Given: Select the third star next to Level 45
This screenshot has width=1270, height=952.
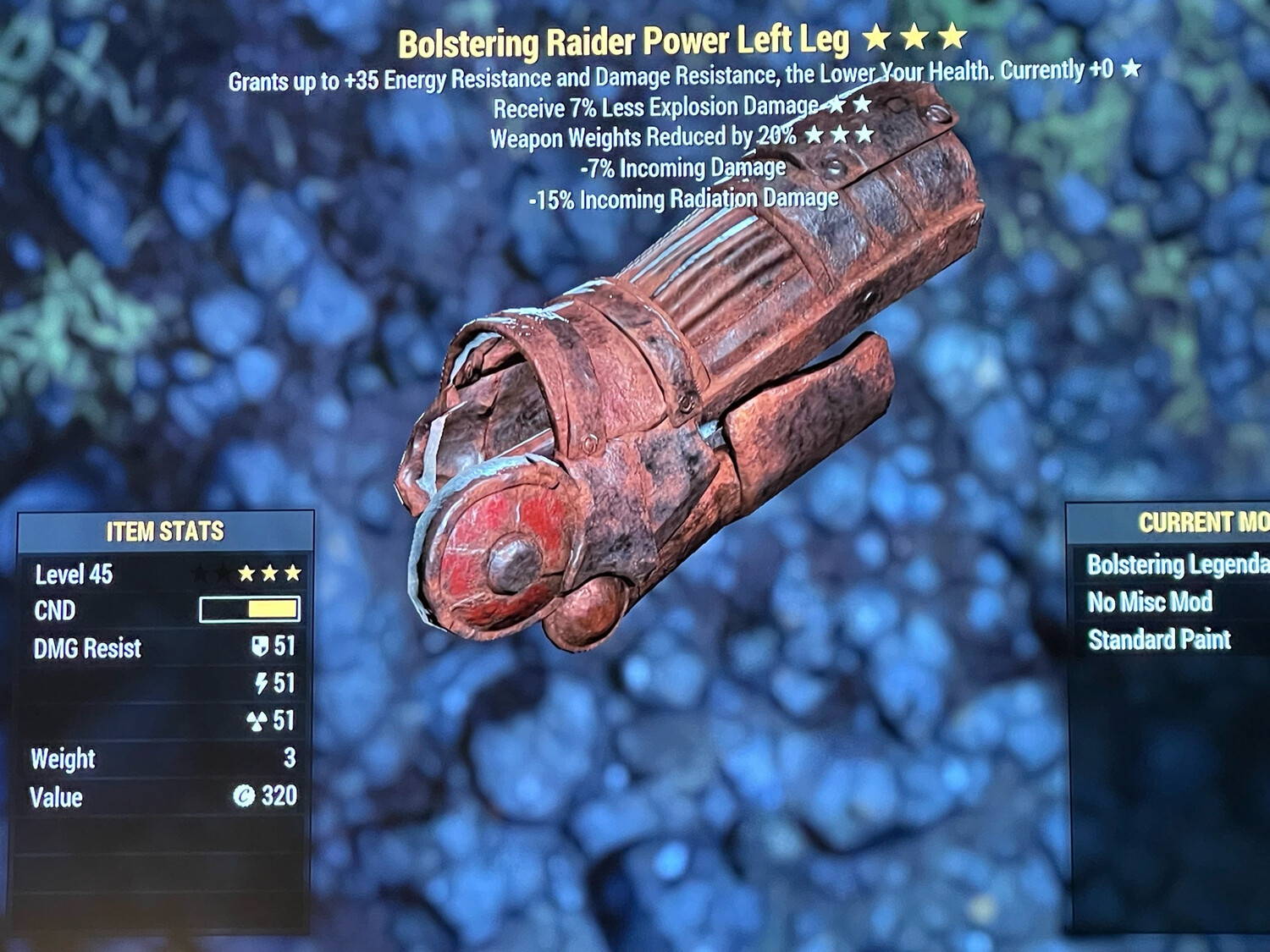Looking at the screenshot, I should [x=293, y=572].
